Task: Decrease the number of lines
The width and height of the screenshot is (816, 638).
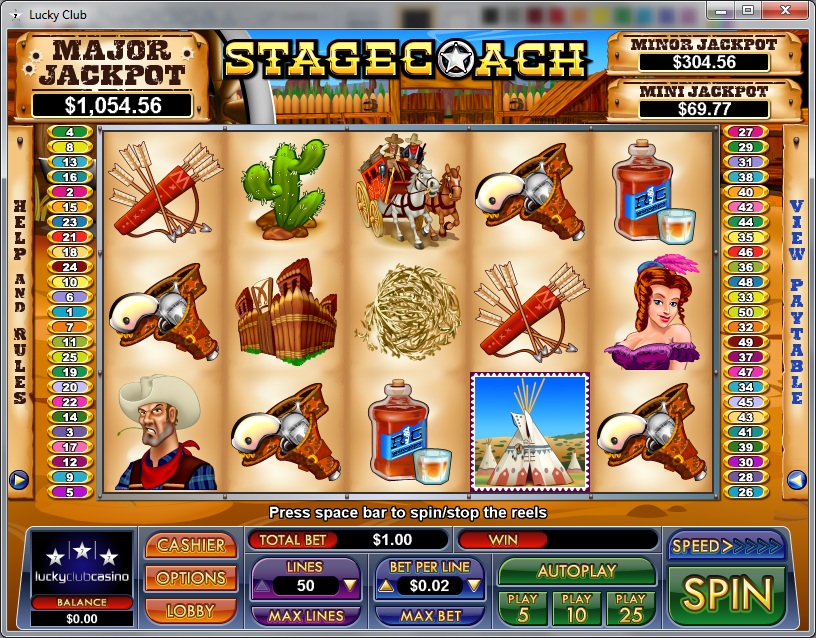Action: point(350,587)
